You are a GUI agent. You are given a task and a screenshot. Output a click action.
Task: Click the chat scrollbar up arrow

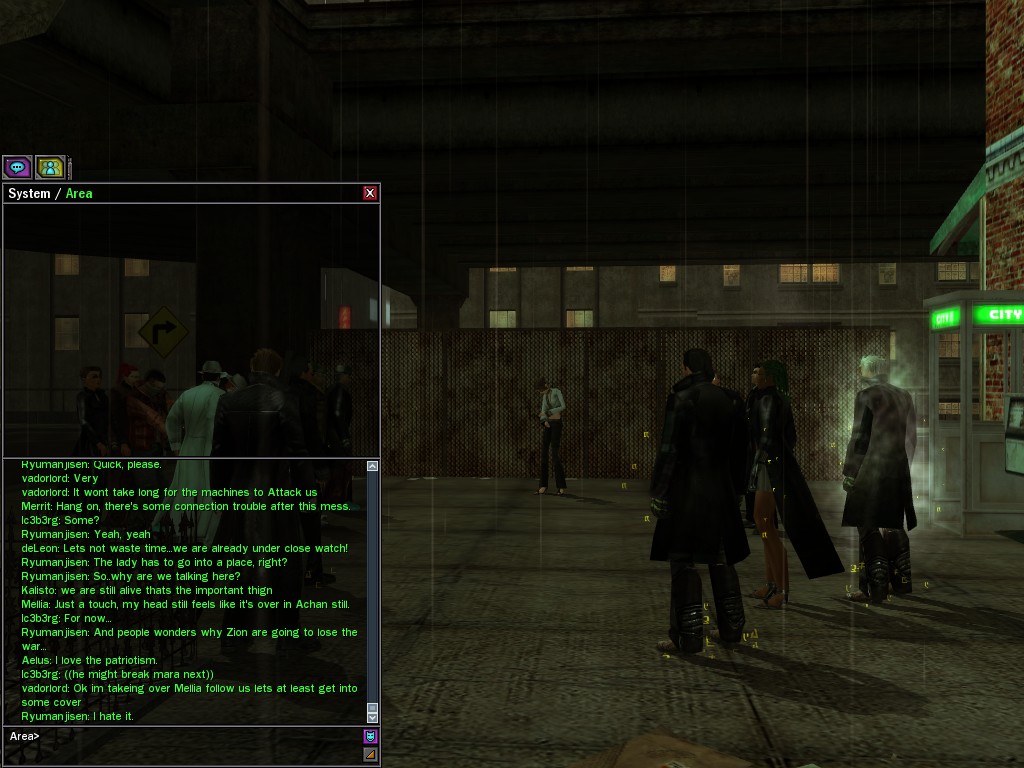click(x=373, y=466)
